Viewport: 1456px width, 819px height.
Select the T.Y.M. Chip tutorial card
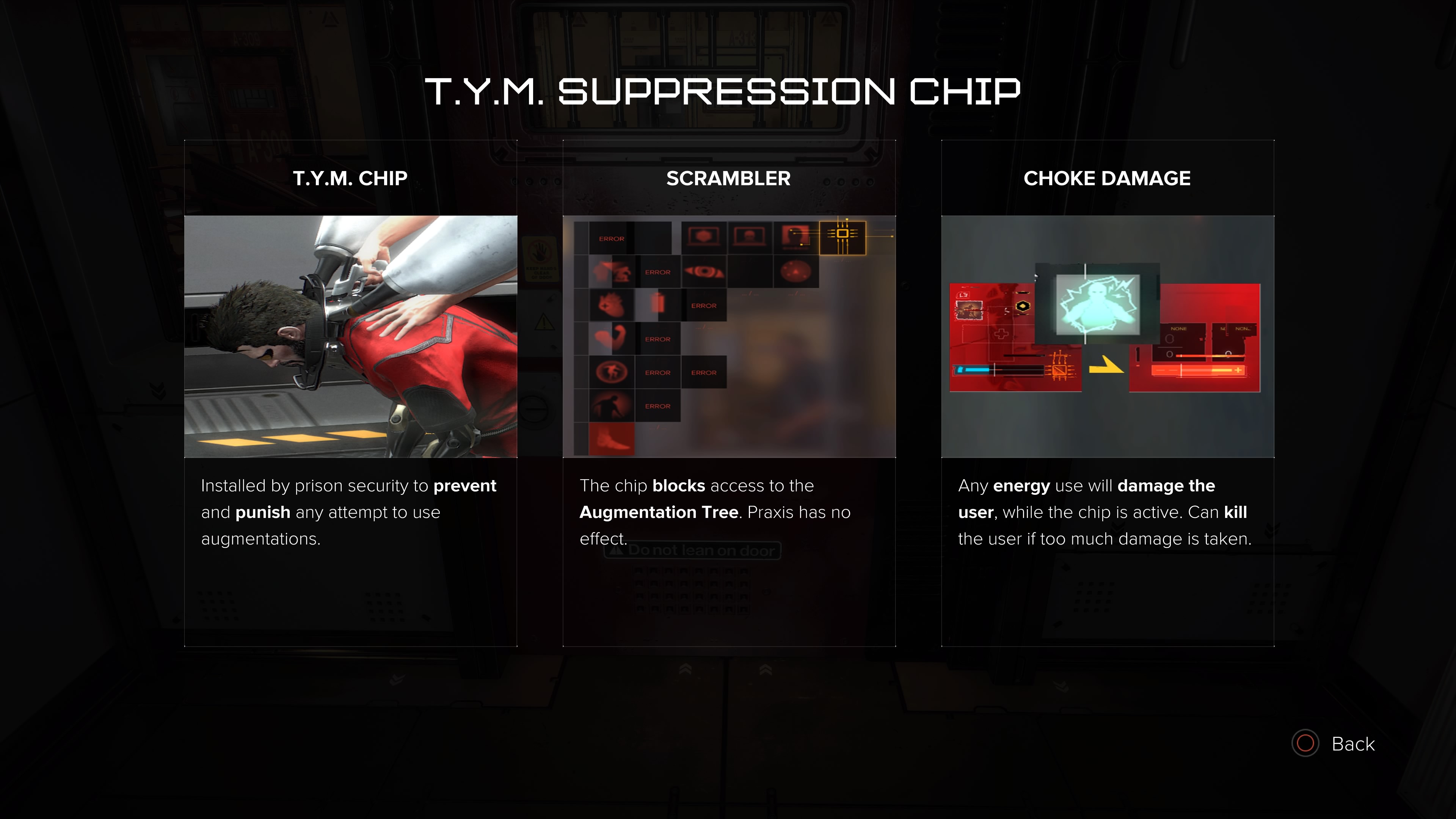[350, 393]
